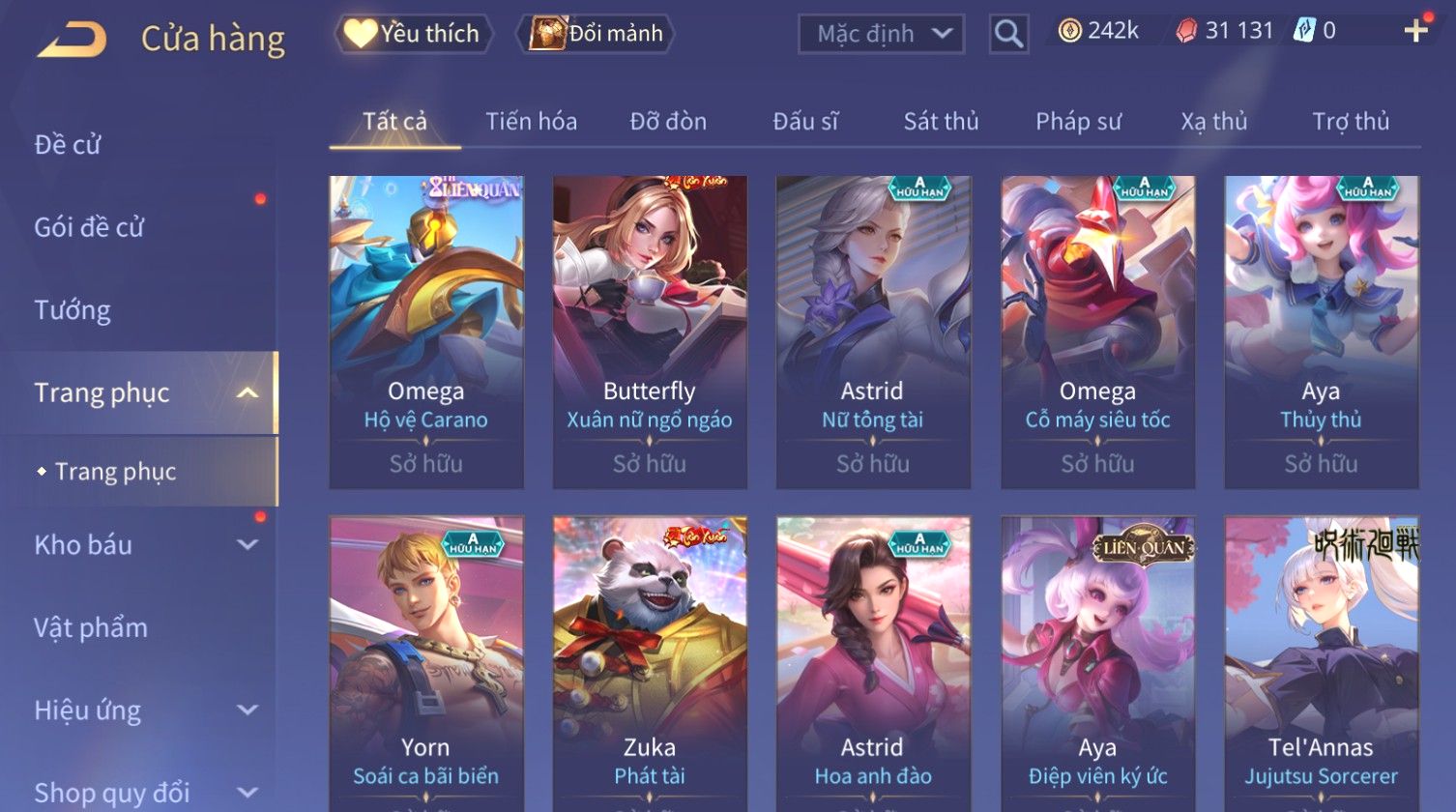
Task: Click the magnifying glass search button
Action: pyautogui.click(x=1008, y=35)
